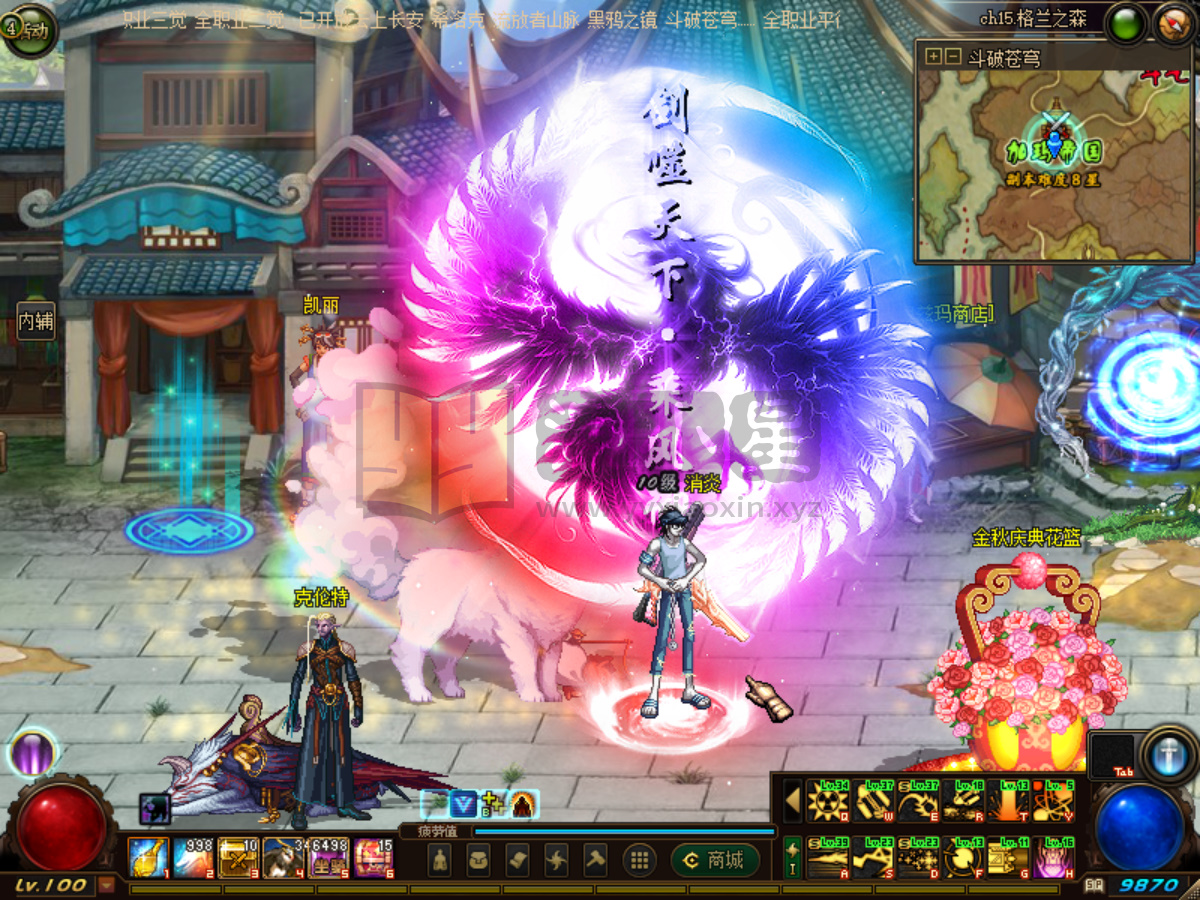The height and width of the screenshot is (900, 1200).
Task: Use the 6498 item in quick slot 5
Action: tap(329, 857)
